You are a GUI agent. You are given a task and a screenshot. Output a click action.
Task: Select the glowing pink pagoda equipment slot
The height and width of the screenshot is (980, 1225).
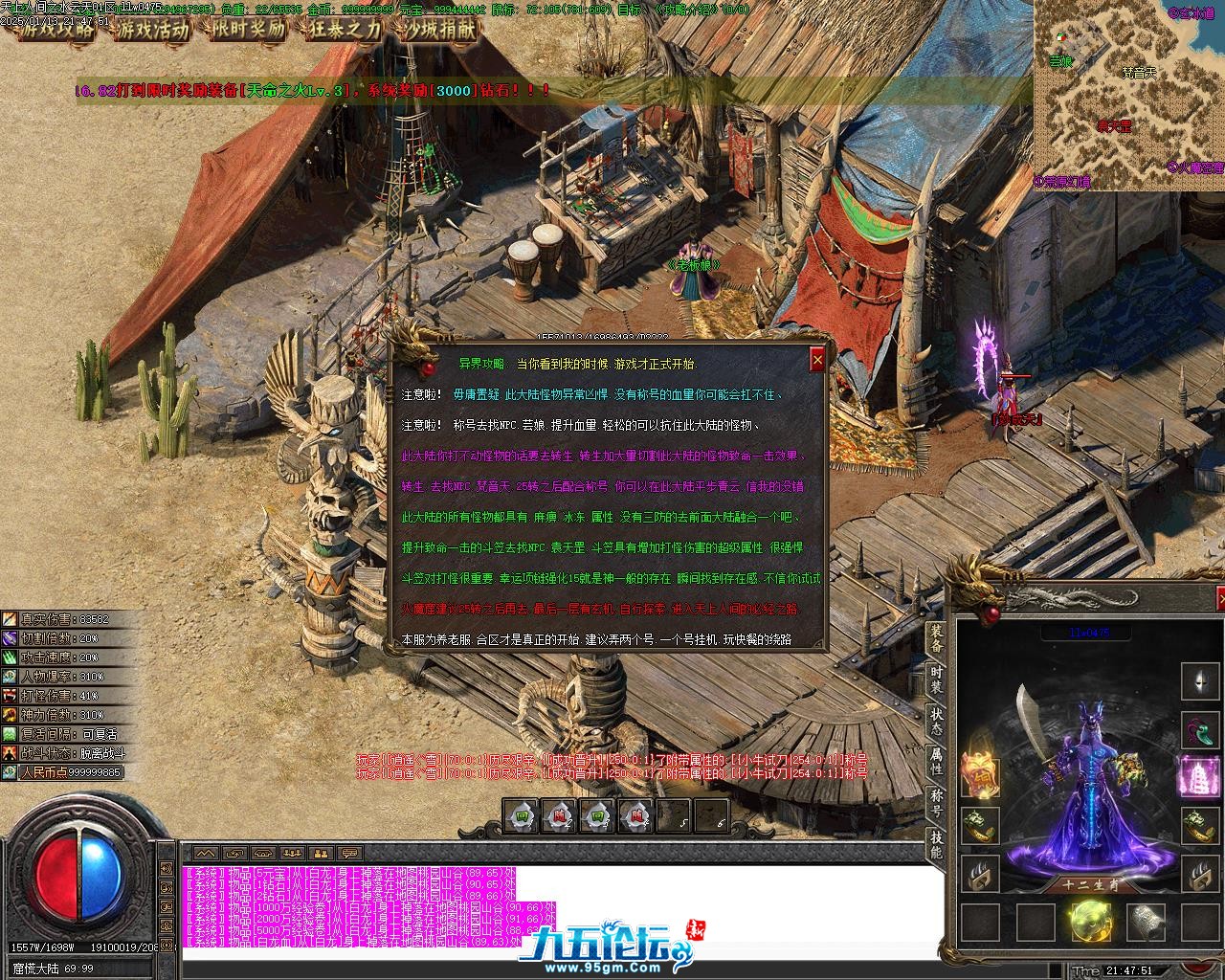click(1199, 775)
